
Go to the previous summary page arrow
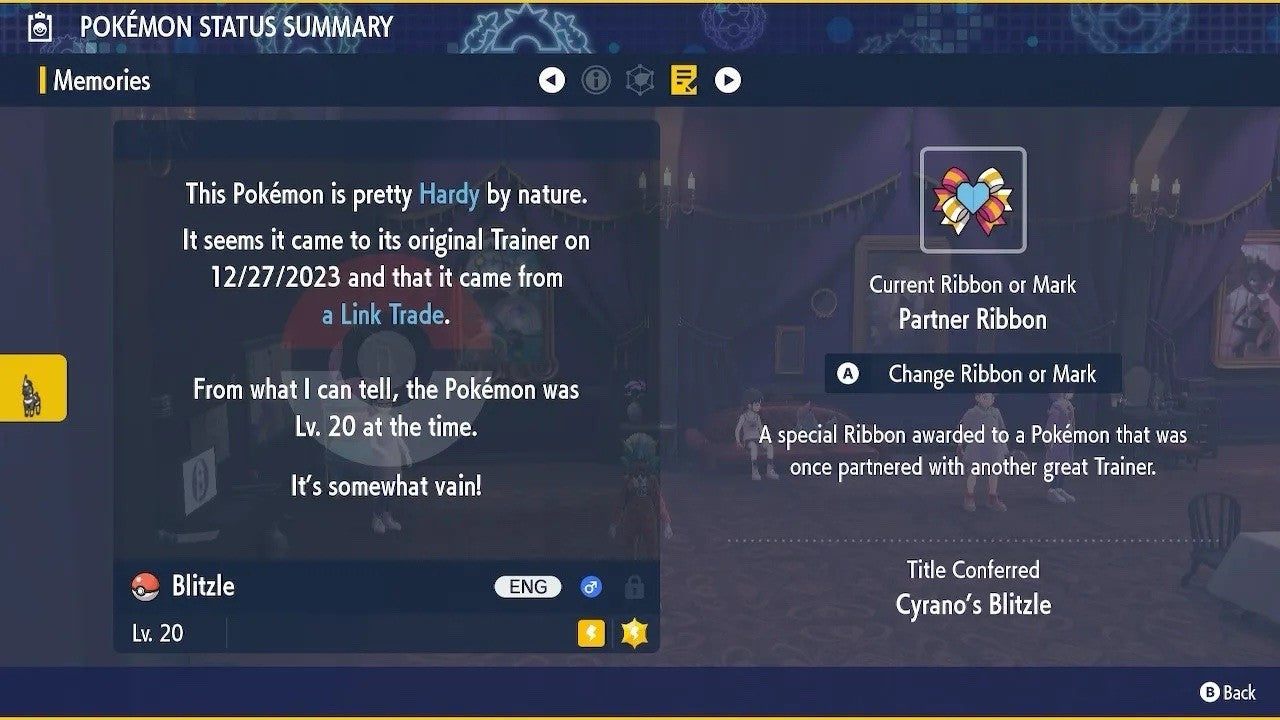click(x=552, y=80)
